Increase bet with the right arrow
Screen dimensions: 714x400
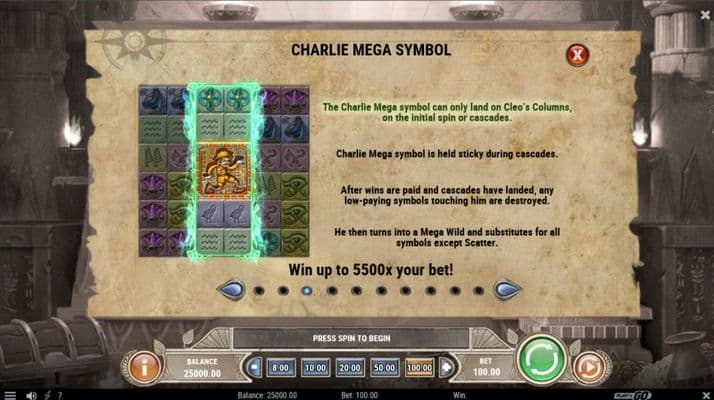coord(445,368)
